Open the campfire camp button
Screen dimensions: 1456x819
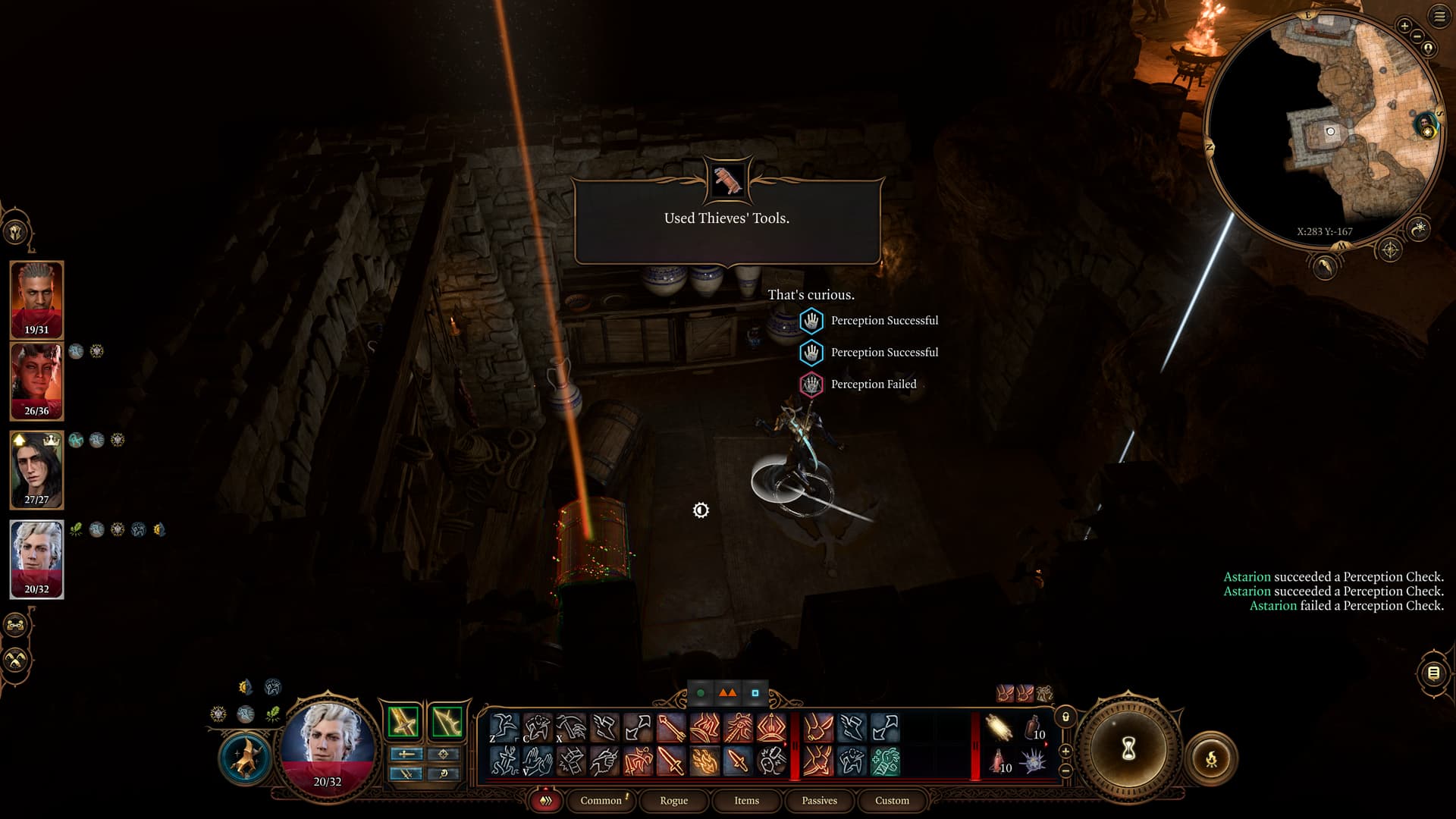(x=1211, y=758)
